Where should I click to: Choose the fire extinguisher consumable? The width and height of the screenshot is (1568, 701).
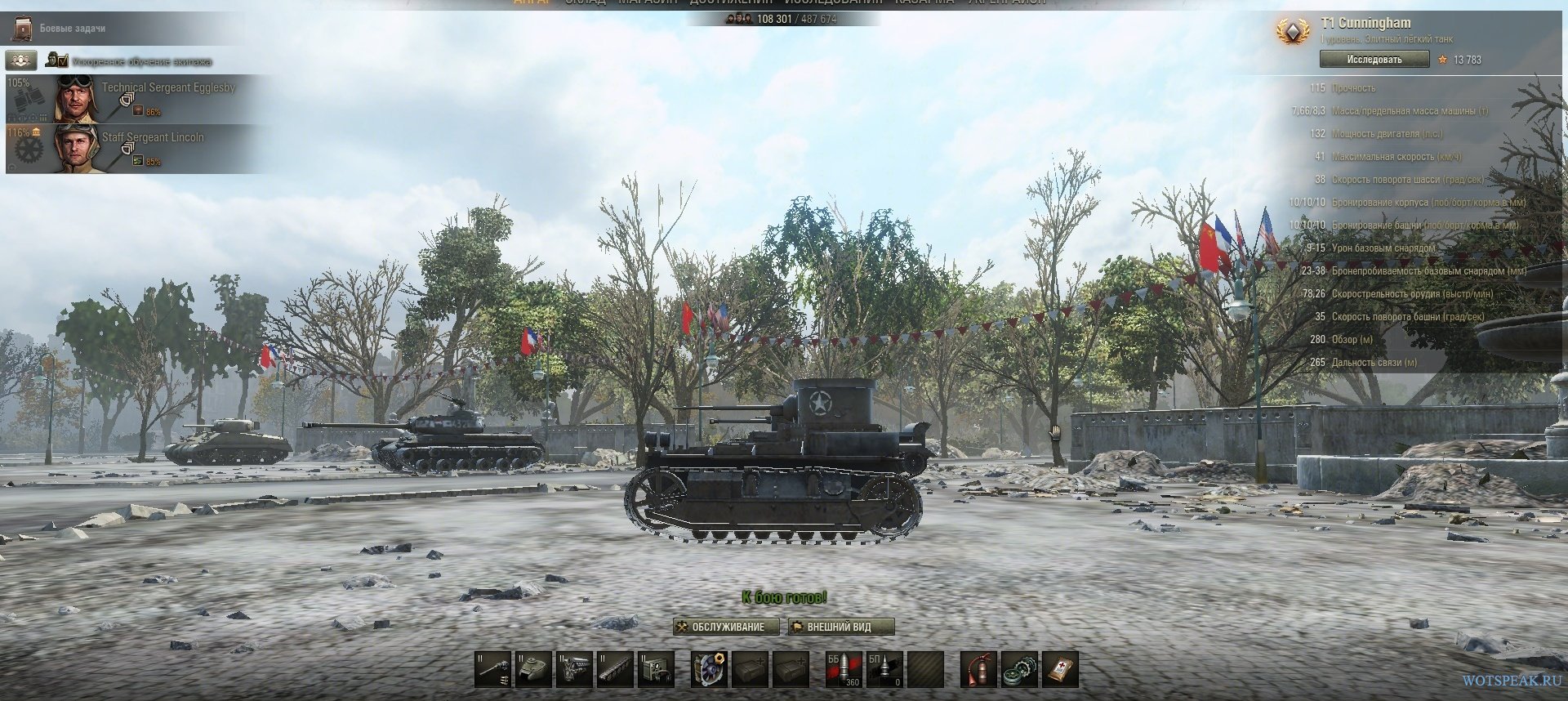[978, 669]
